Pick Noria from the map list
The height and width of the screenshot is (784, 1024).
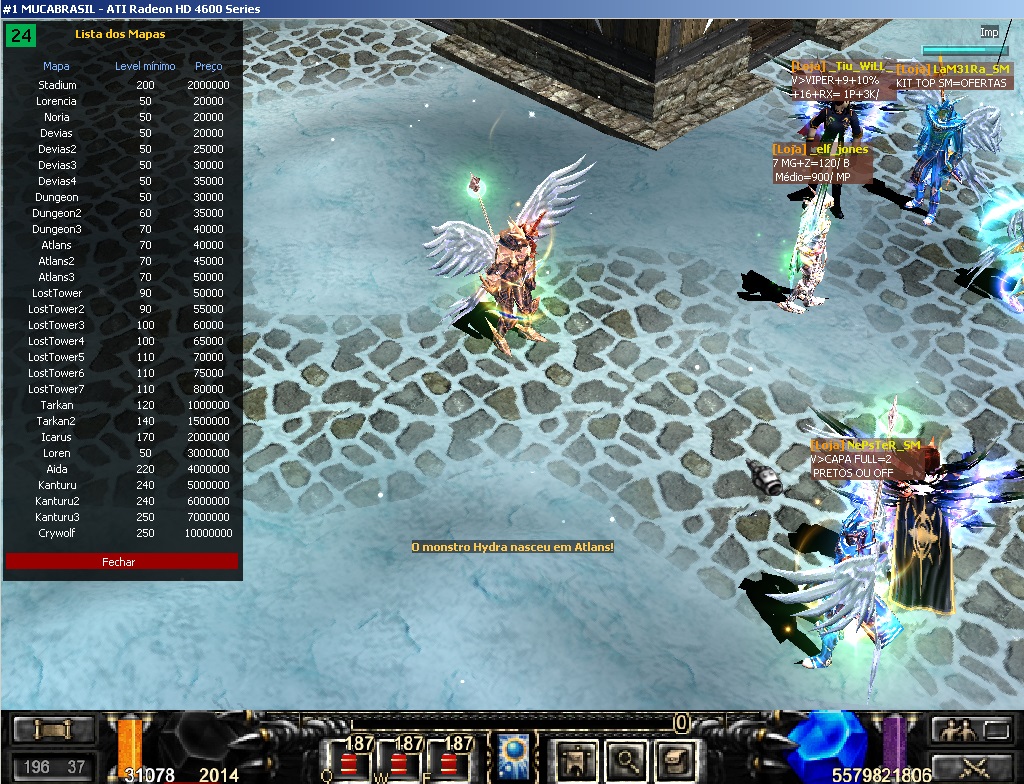click(57, 117)
